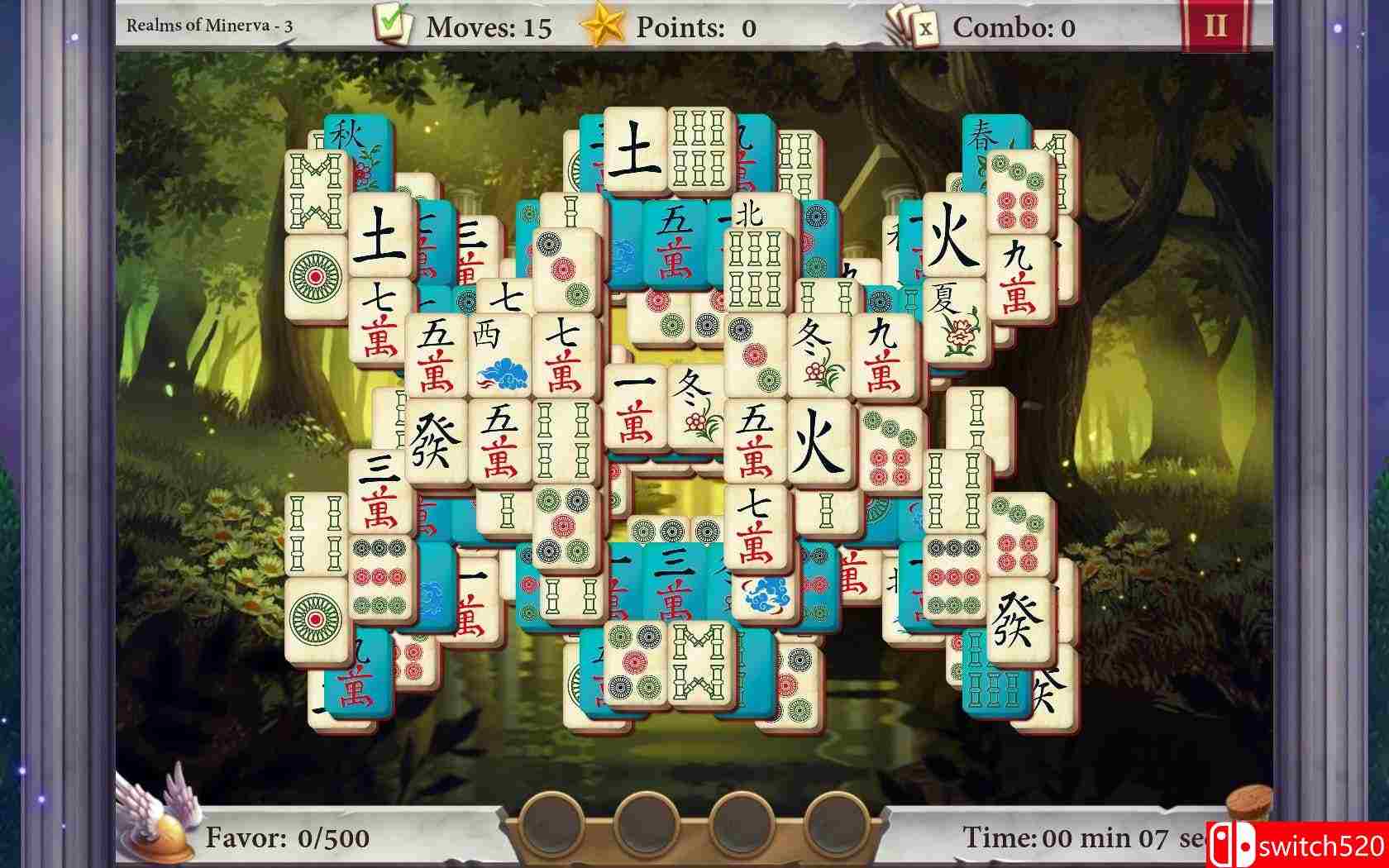Click the gold star Points icon

click(608, 25)
